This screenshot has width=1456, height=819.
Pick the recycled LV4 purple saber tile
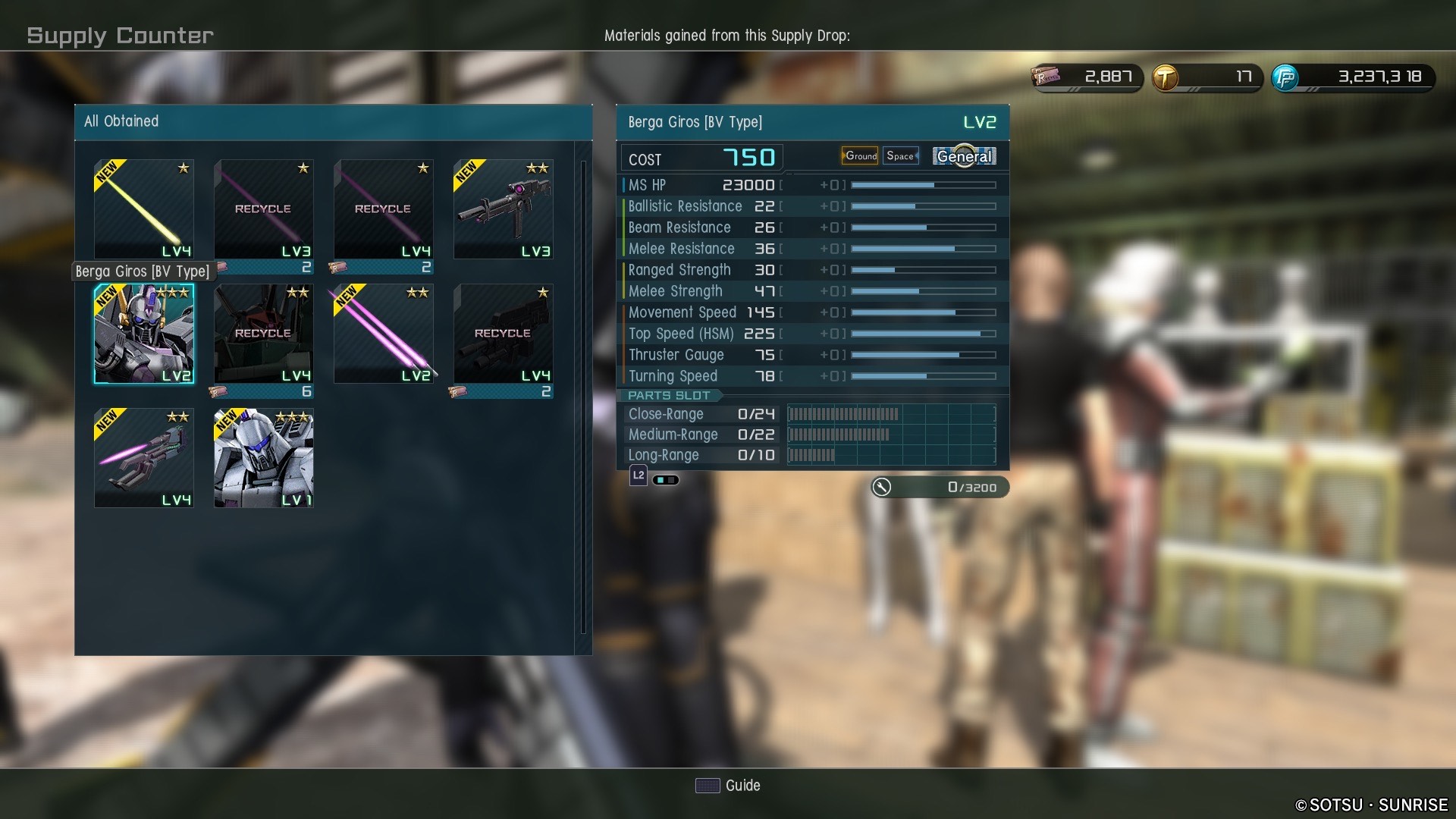click(x=383, y=209)
